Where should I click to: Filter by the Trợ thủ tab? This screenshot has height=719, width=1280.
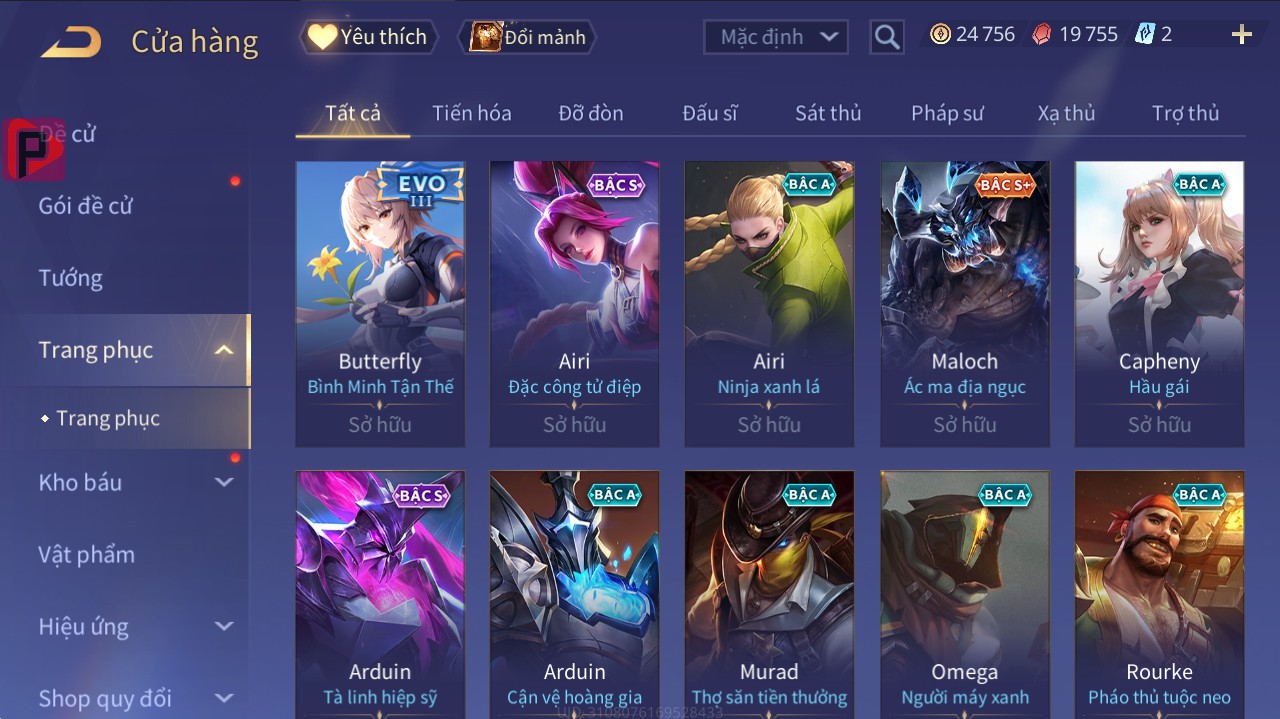pyautogui.click(x=1185, y=113)
